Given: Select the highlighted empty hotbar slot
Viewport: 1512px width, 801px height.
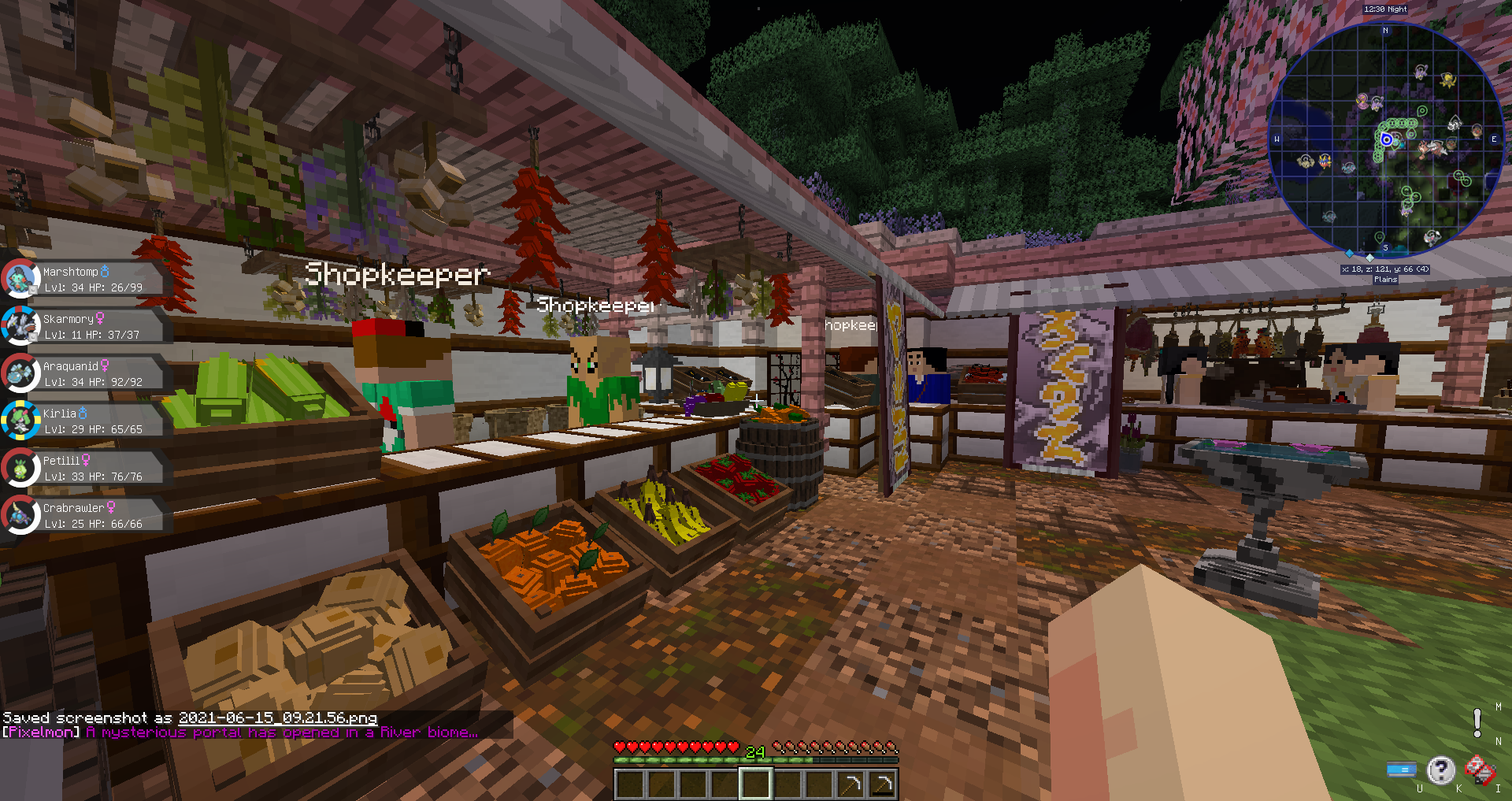Looking at the screenshot, I should click(755, 782).
